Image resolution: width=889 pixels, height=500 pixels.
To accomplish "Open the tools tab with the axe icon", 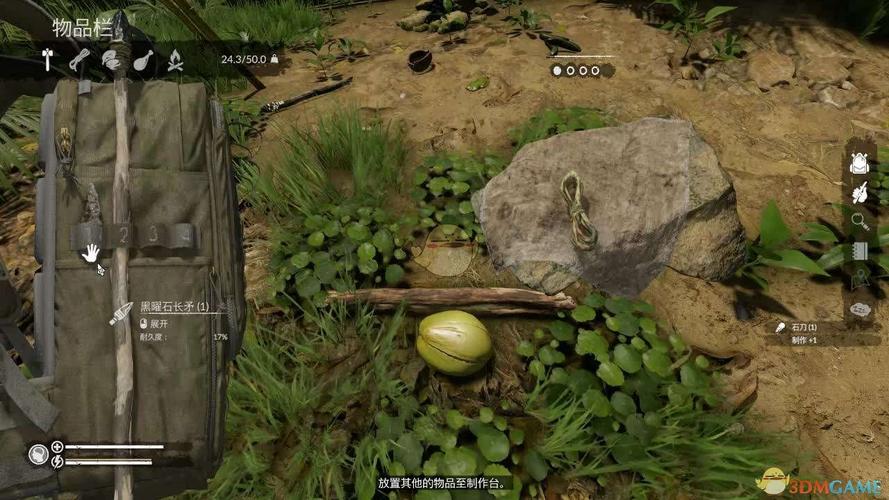I will [x=49, y=60].
